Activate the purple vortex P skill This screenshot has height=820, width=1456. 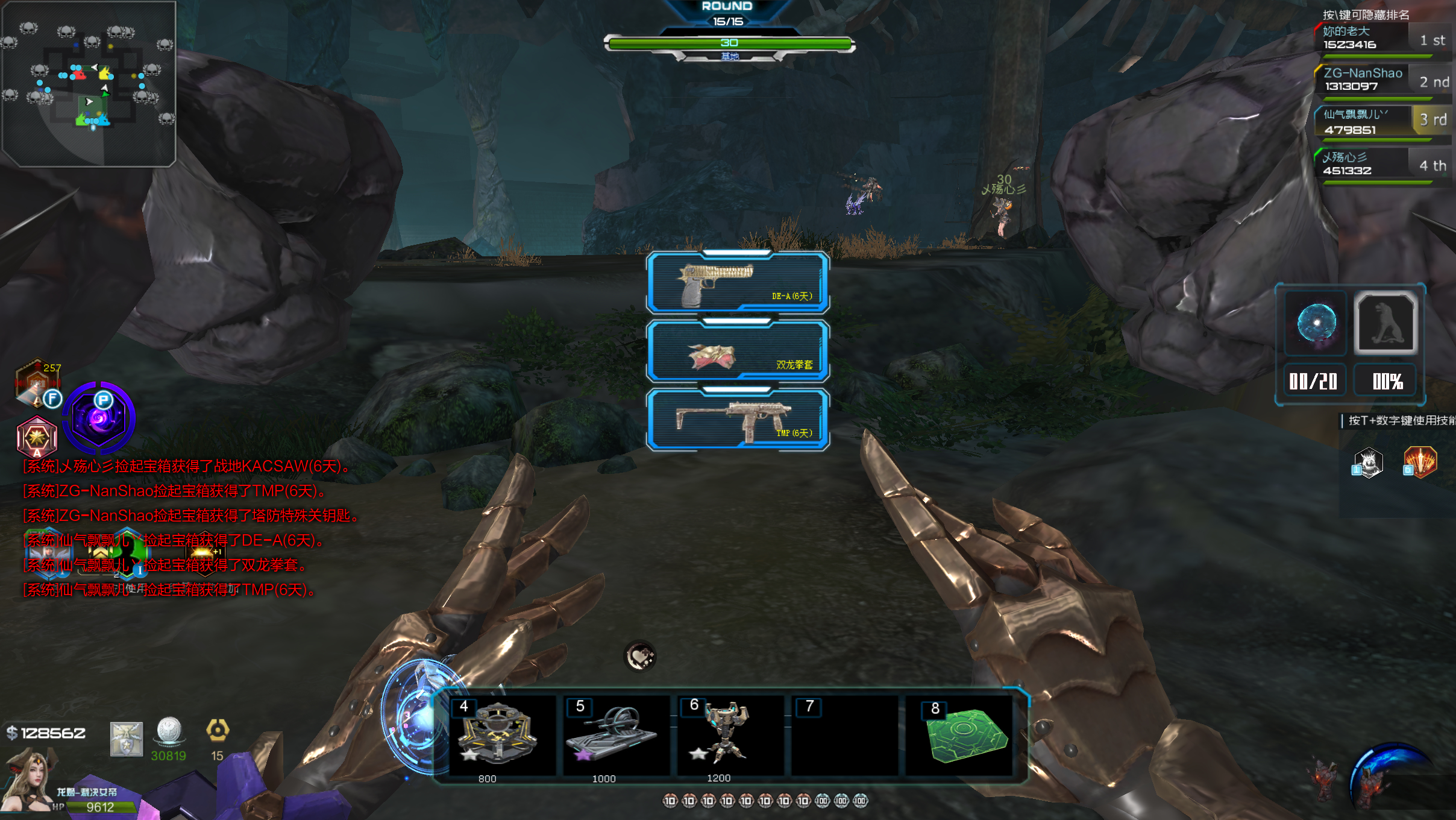[x=99, y=417]
